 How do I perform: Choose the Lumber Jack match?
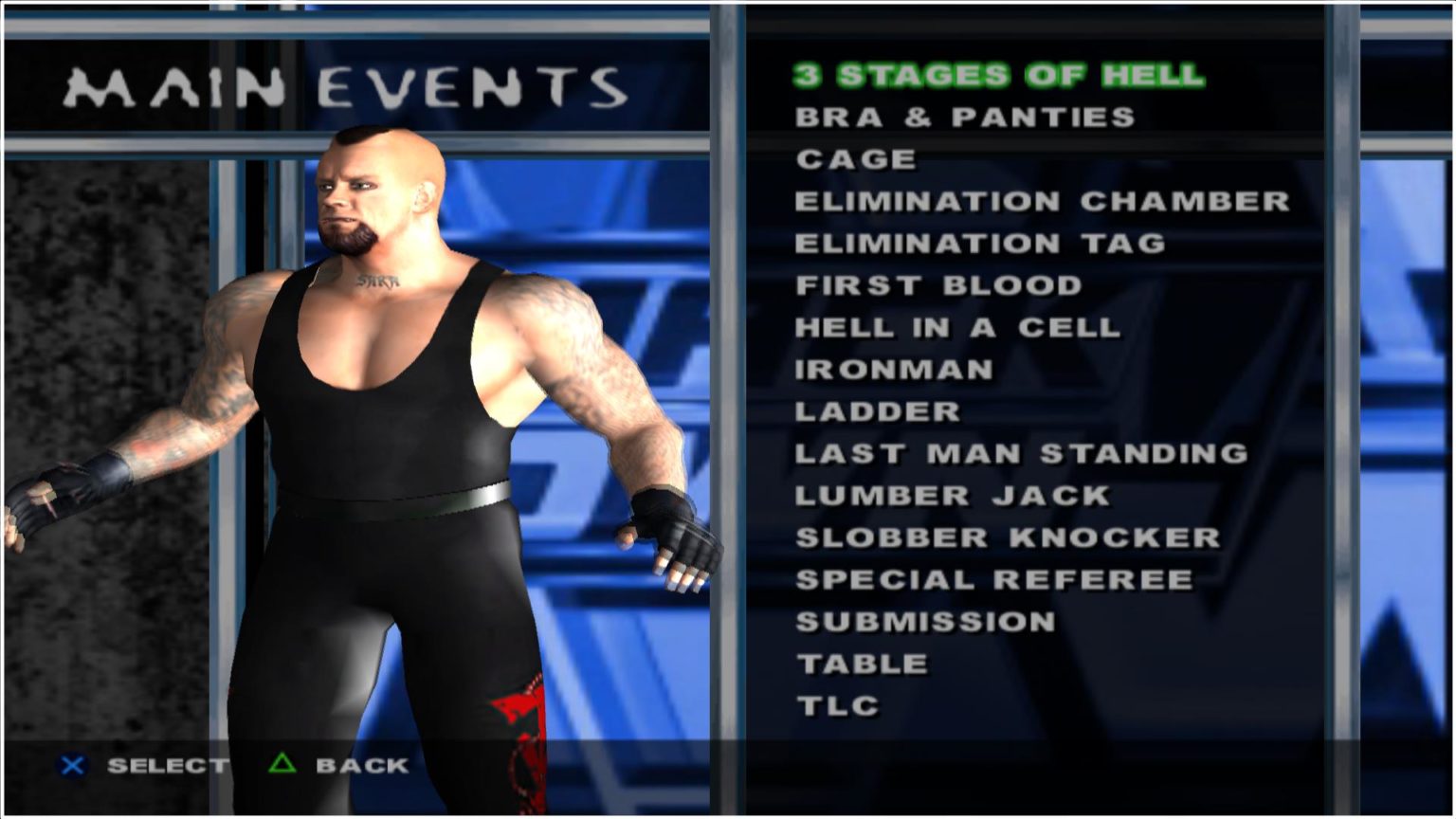[x=951, y=495]
